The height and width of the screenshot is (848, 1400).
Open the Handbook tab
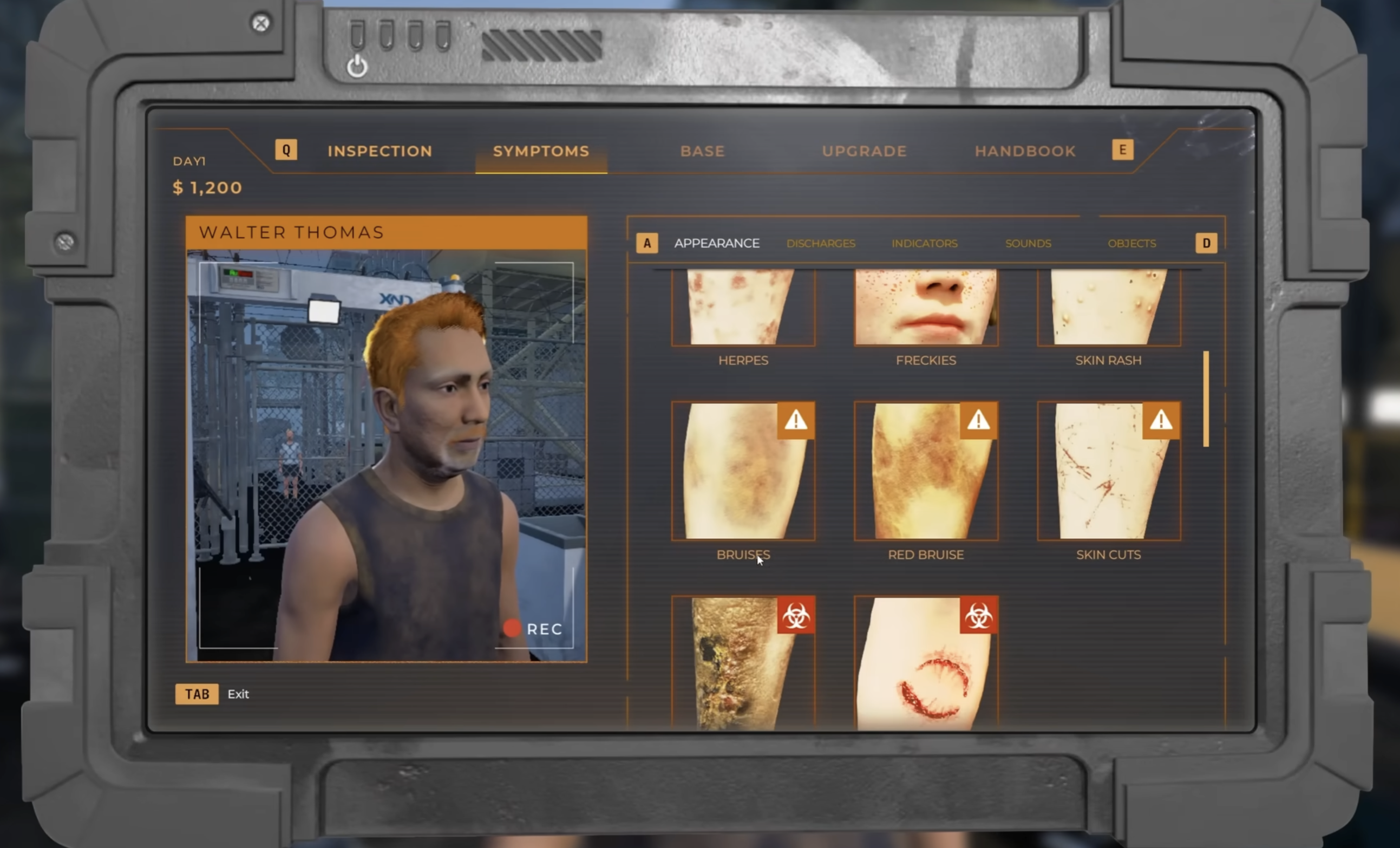click(x=1024, y=151)
